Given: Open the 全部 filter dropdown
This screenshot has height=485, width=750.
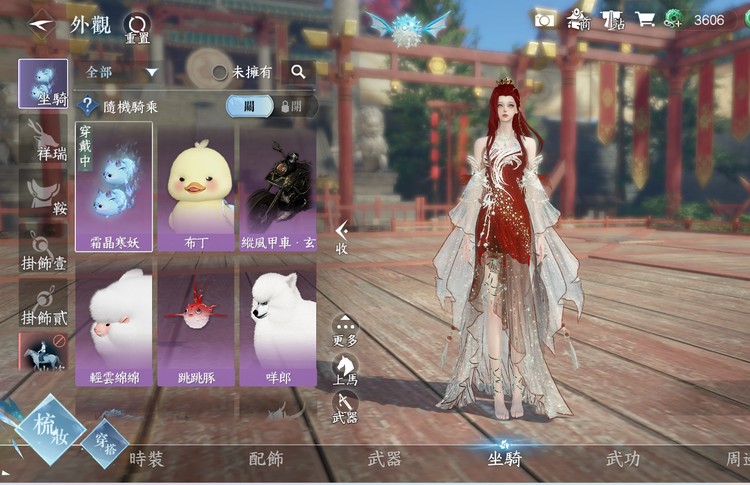Looking at the screenshot, I should 122,72.
